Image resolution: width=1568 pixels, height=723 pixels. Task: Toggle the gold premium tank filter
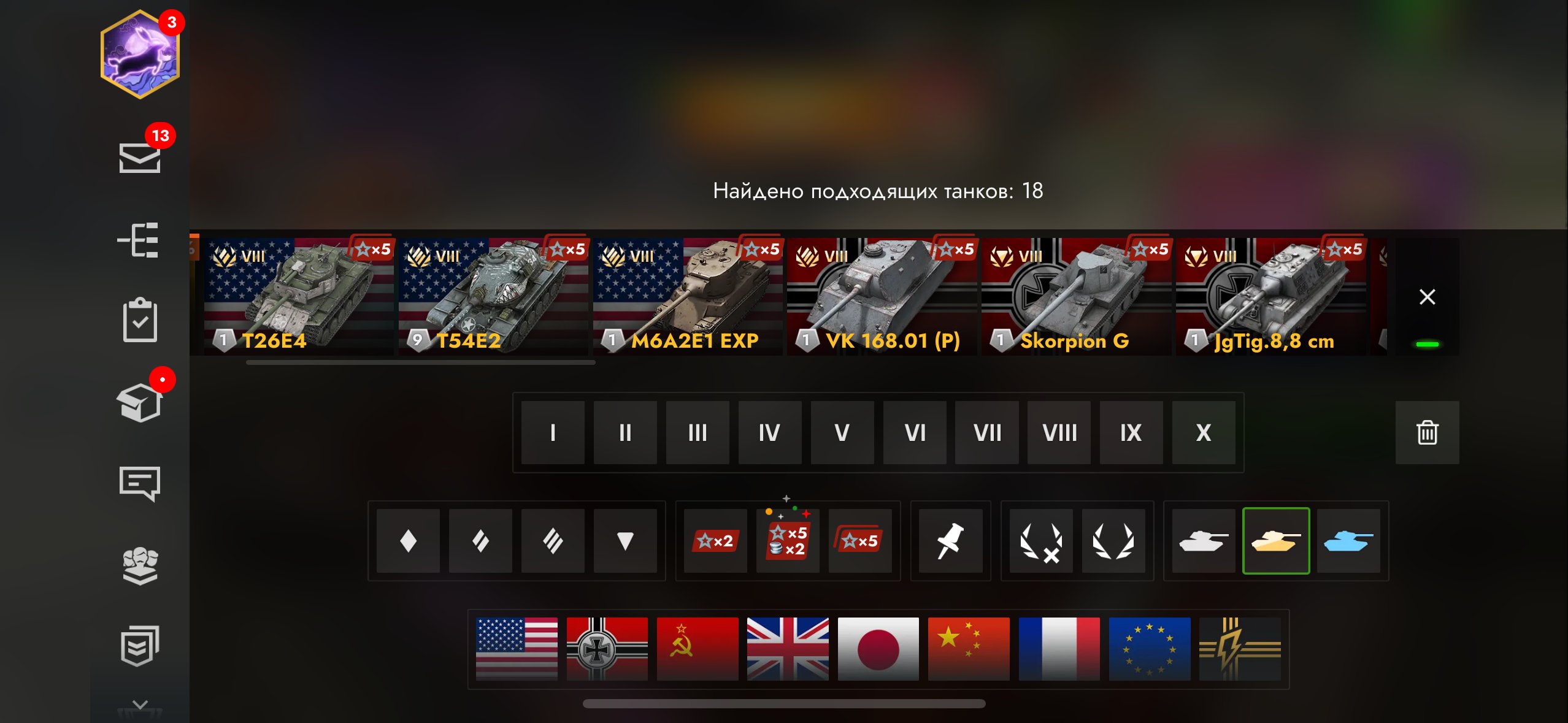click(1276, 541)
